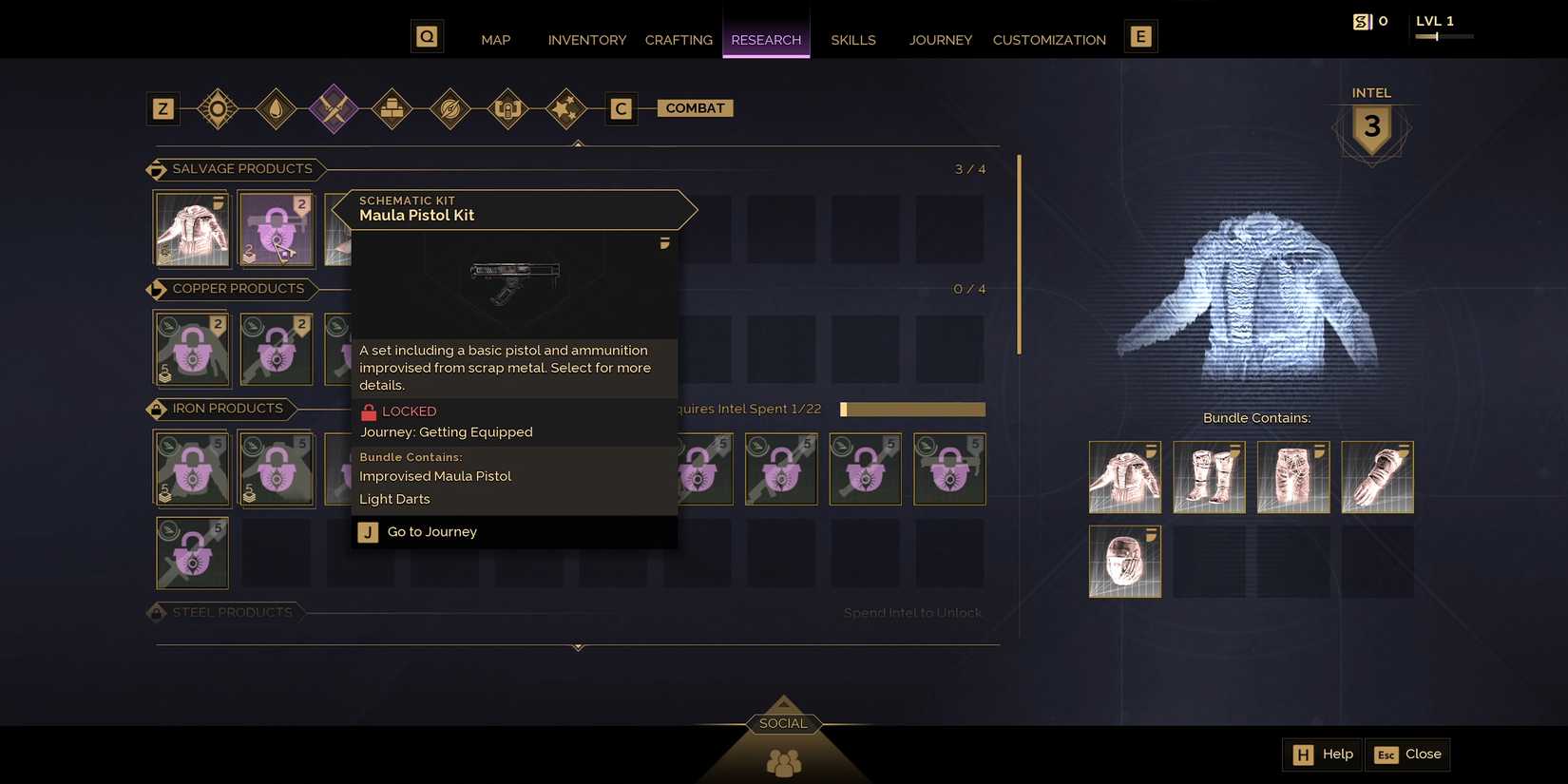Open the Crafting menu

(678, 40)
